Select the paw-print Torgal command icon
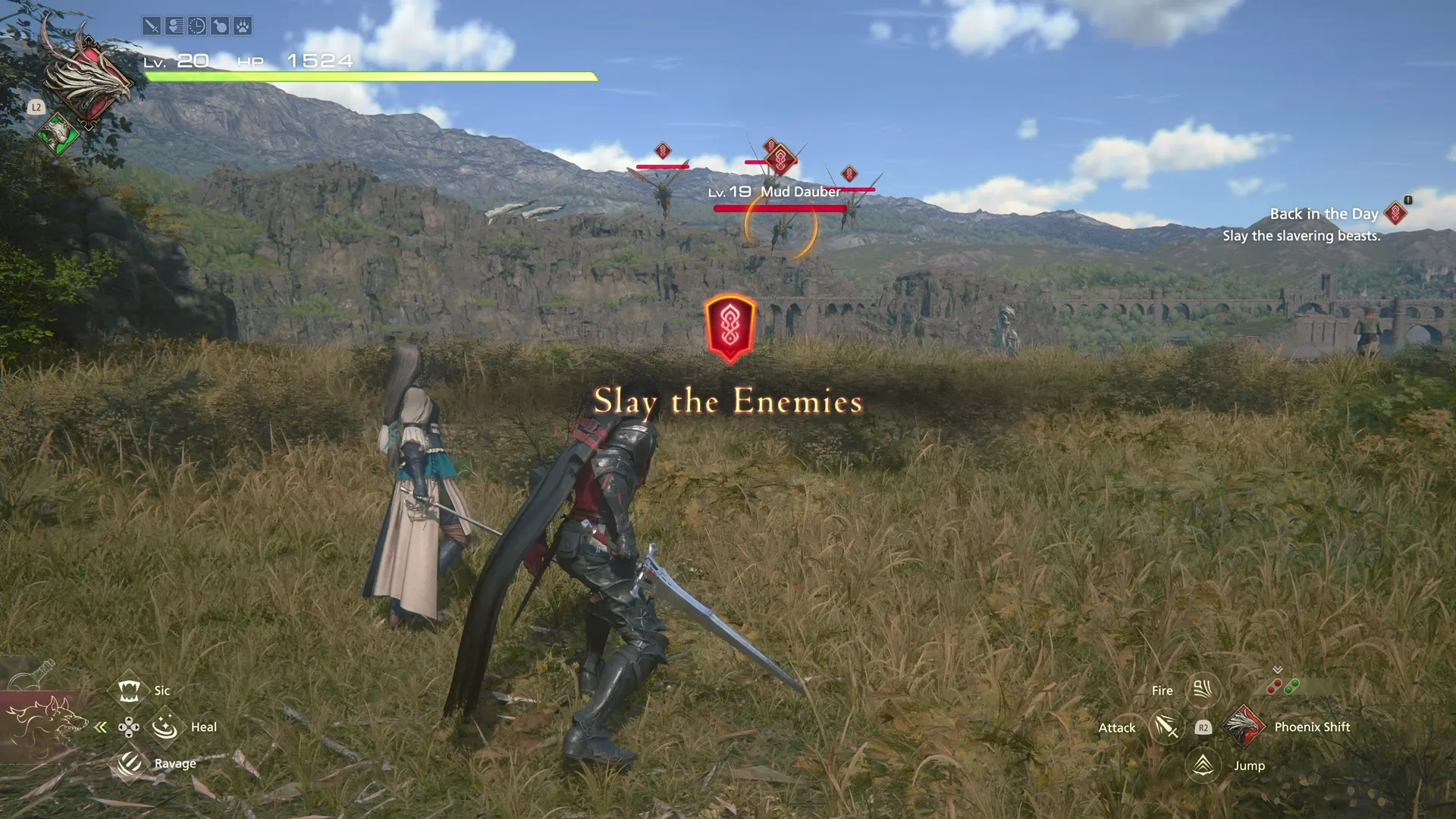This screenshot has height=819, width=1456. click(242, 26)
